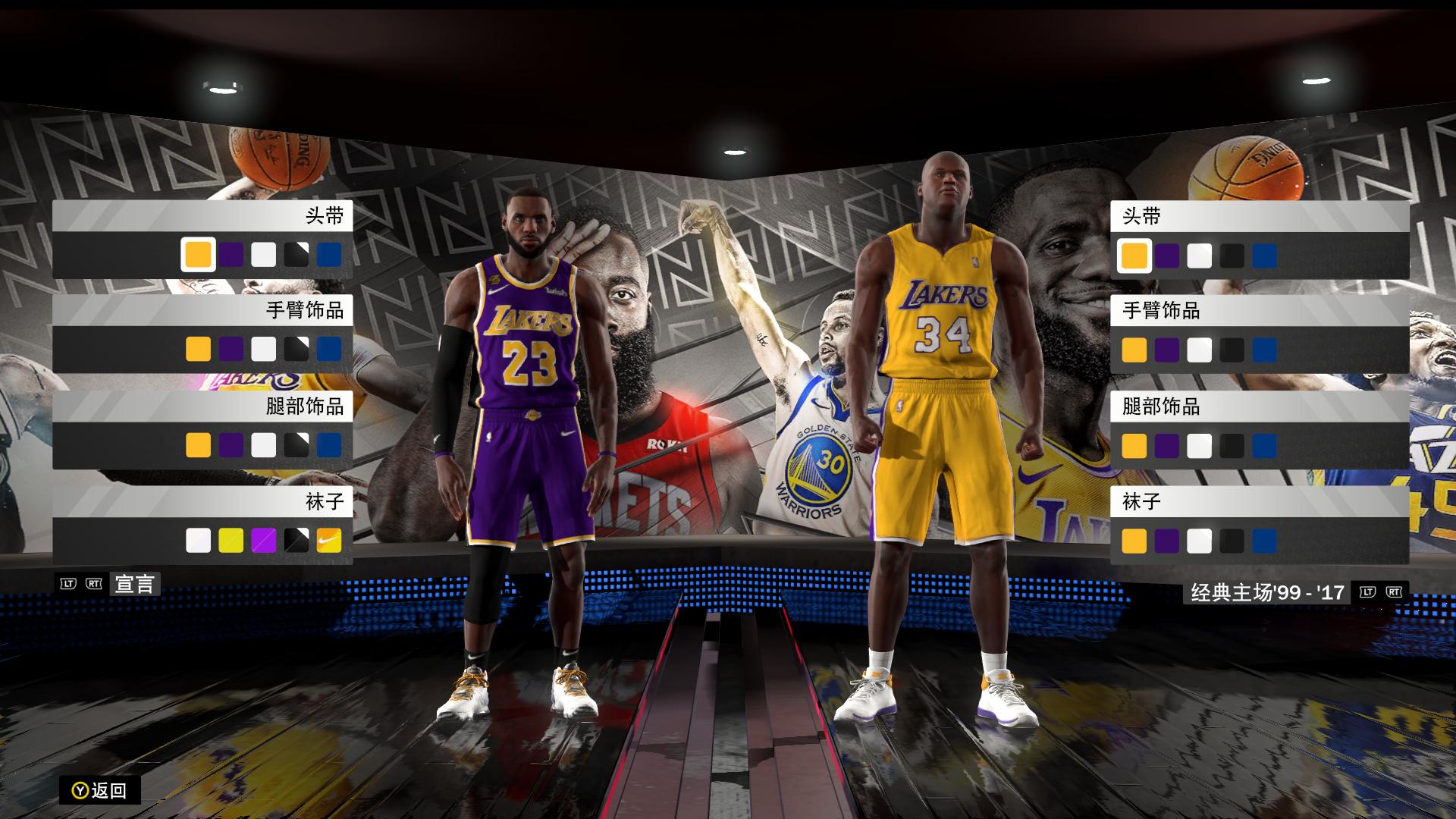Select yellow-green sock color in left panel
The height and width of the screenshot is (819, 1456).
(x=231, y=539)
